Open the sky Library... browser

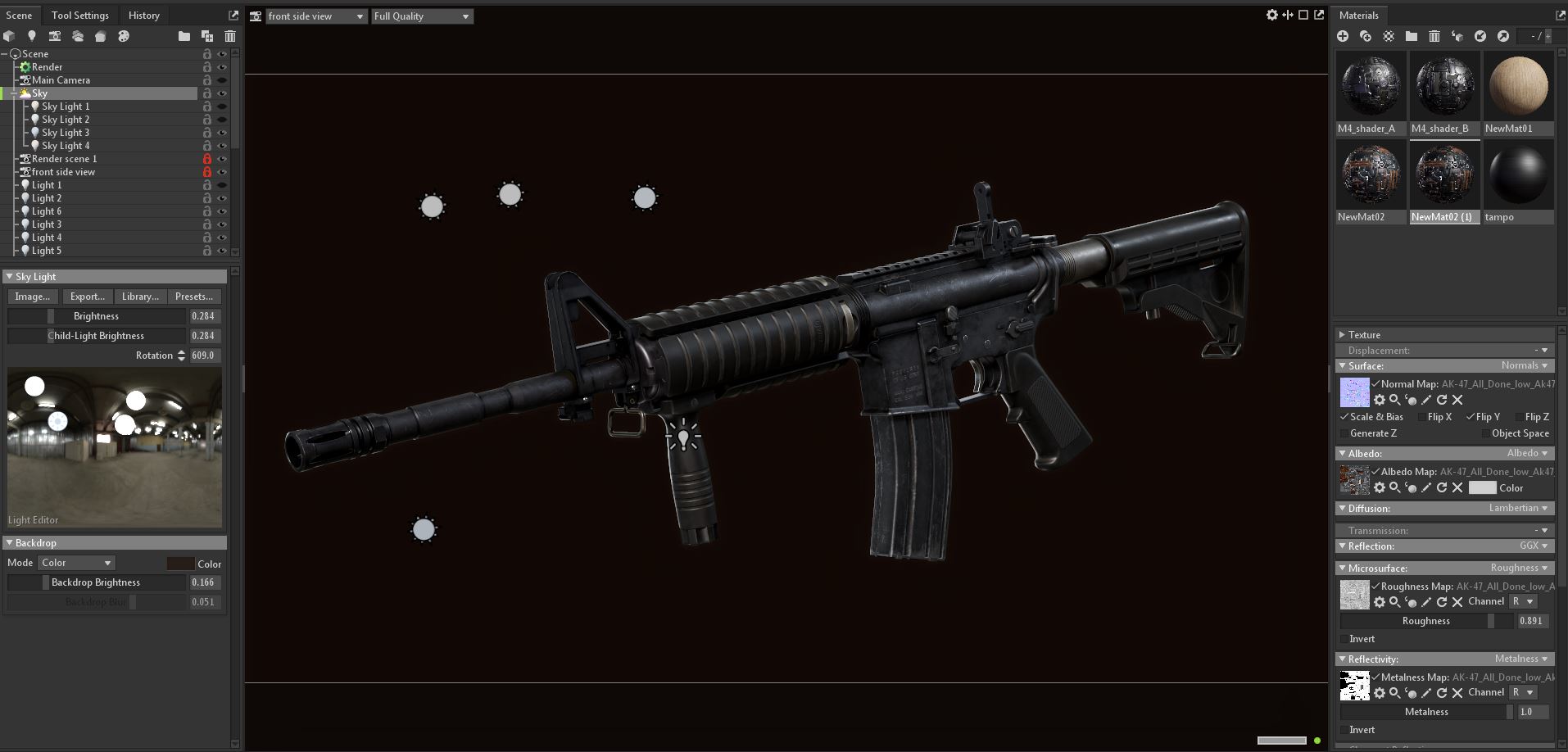pyautogui.click(x=140, y=297)
